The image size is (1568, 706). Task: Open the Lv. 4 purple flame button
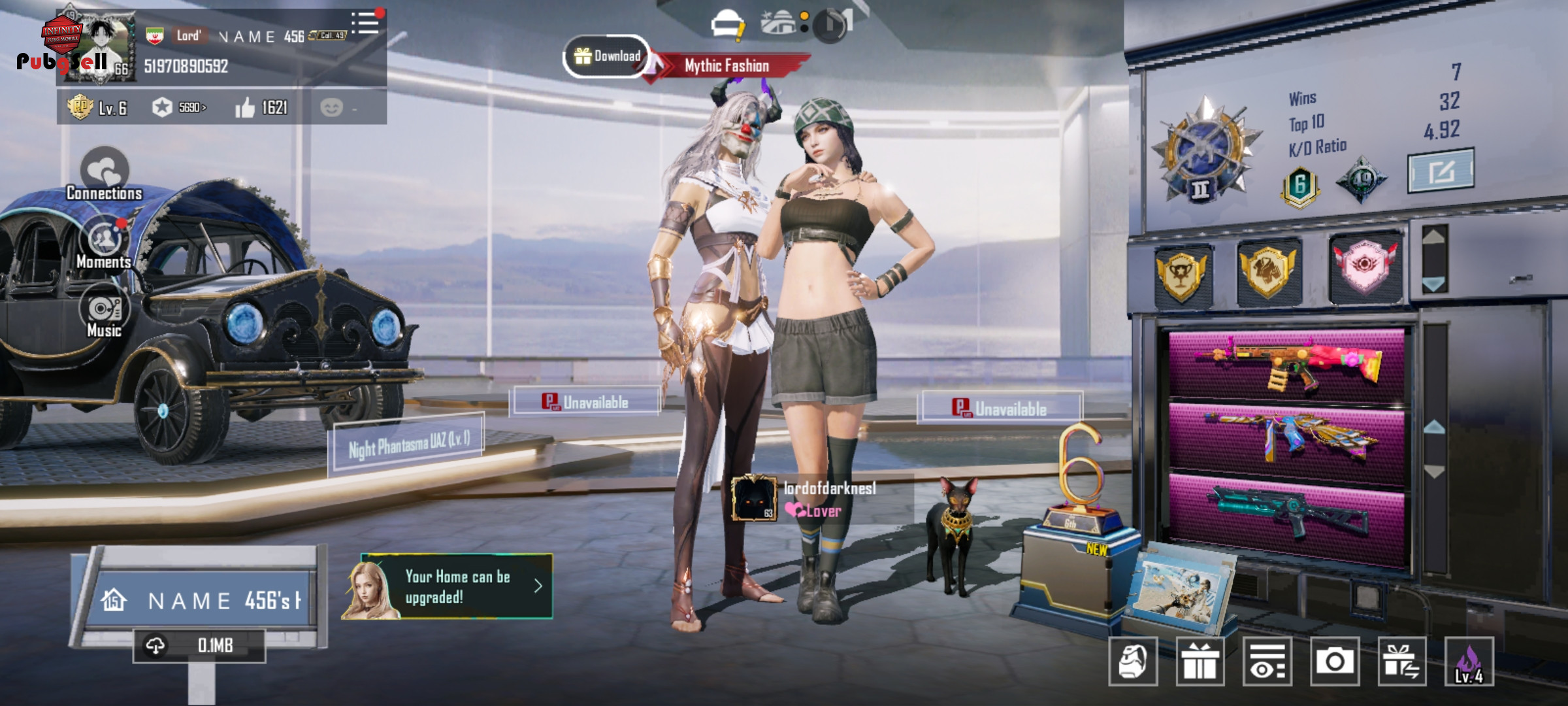pyautogui.click(x=1469, y=662)
